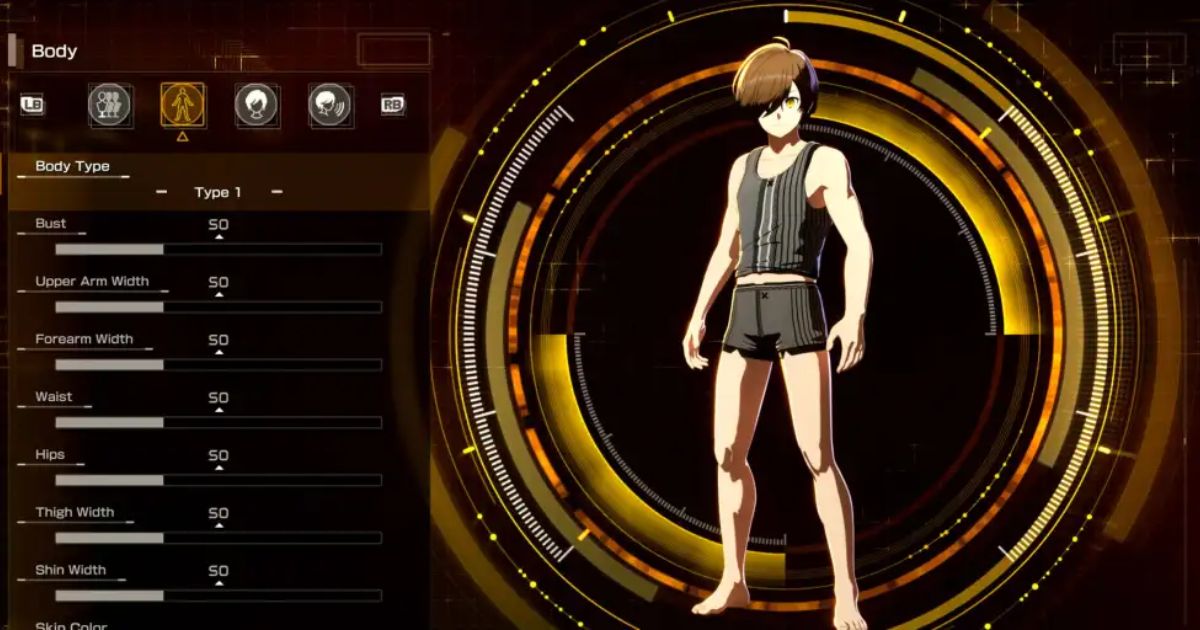Open the voice tab with speaking head icon
1200x630 pixels.
click(330, 105)
